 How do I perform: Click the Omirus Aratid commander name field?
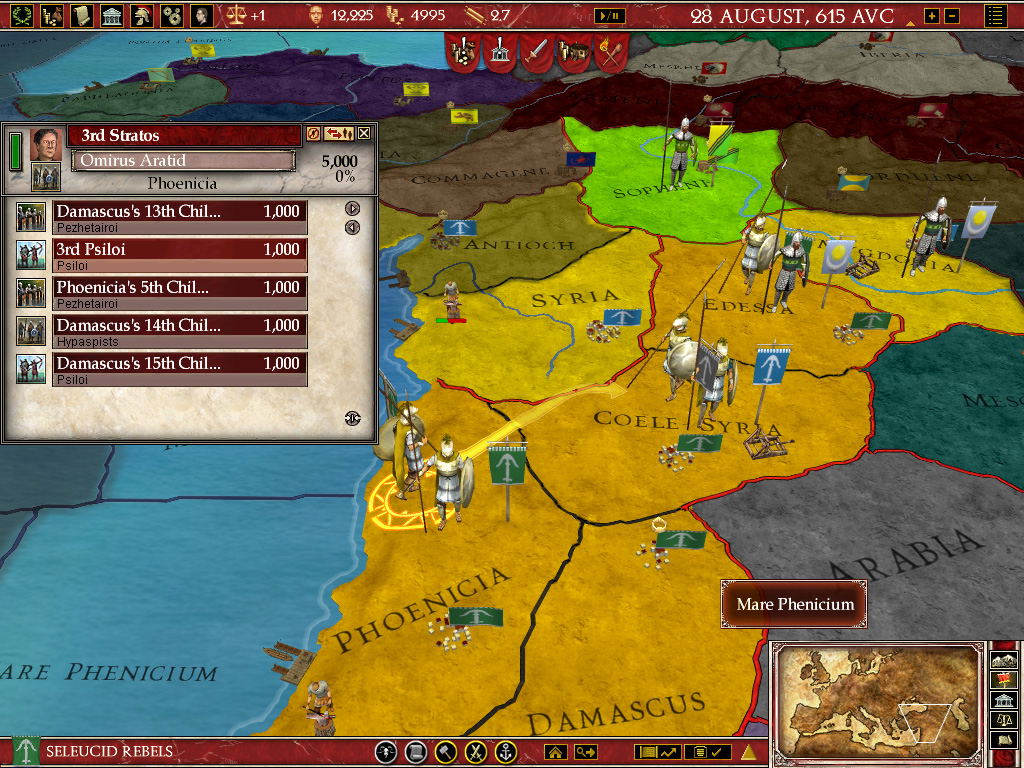[x=183, y=160]
